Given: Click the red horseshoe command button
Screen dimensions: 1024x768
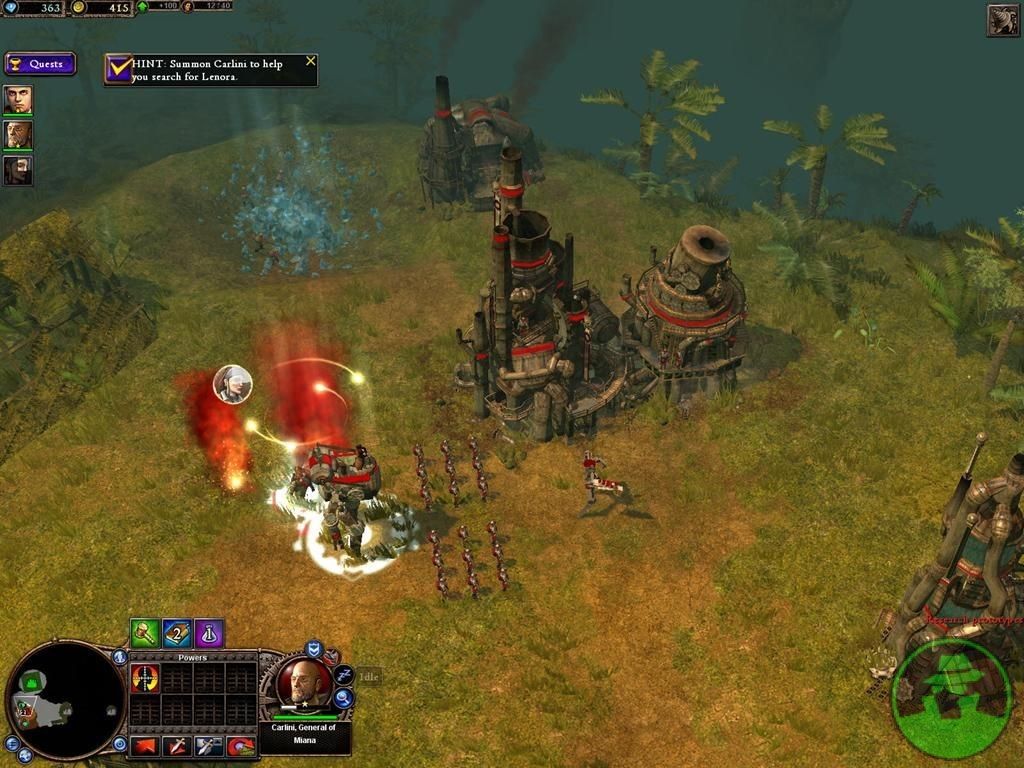Looking at the screenshot, I should pyautogui.click(x=241, y=746).
